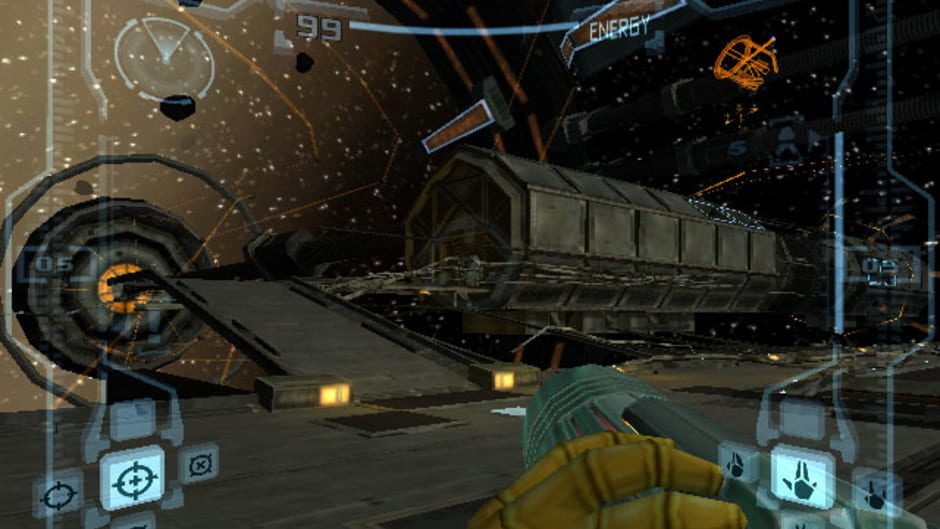The image size is (940, 529).
Task: Select the highlighted crosshair combat visor icon
Action: click(131, 478)
